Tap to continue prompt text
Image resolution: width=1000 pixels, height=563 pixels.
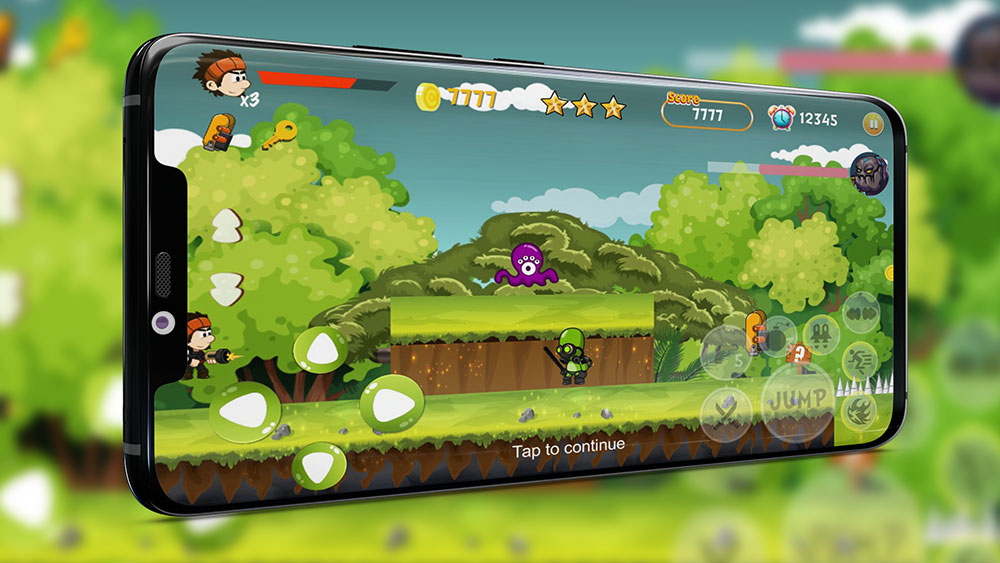pos(568,447)
